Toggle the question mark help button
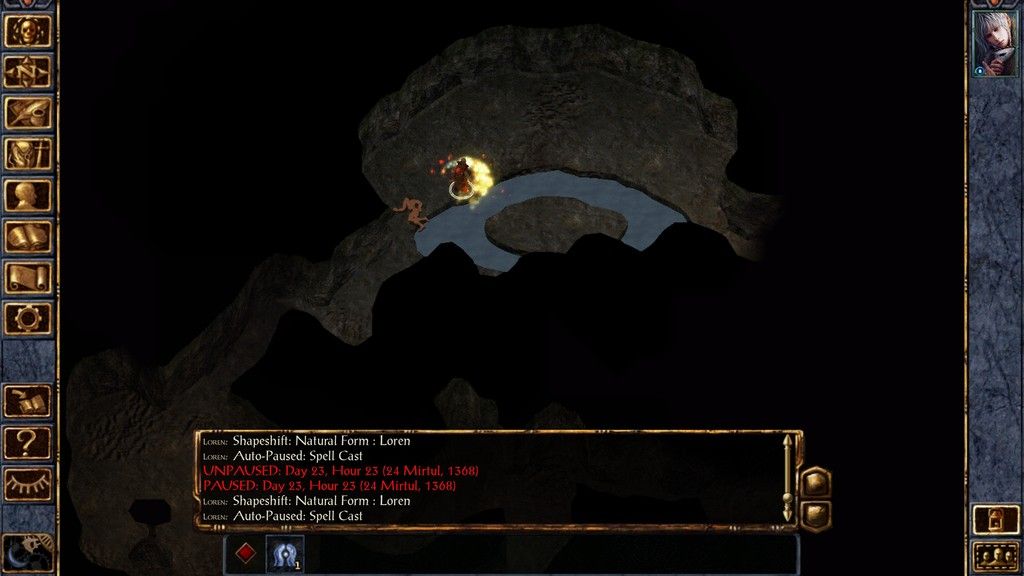The height and width of the screenshot is (576, 1024). tap(28, 441)
